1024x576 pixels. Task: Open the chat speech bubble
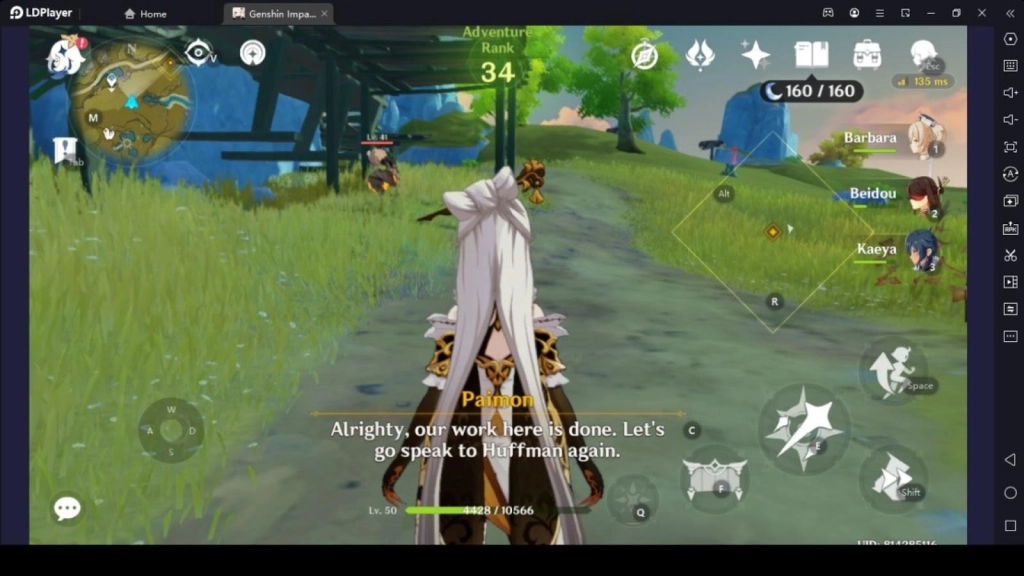(67, 509)
